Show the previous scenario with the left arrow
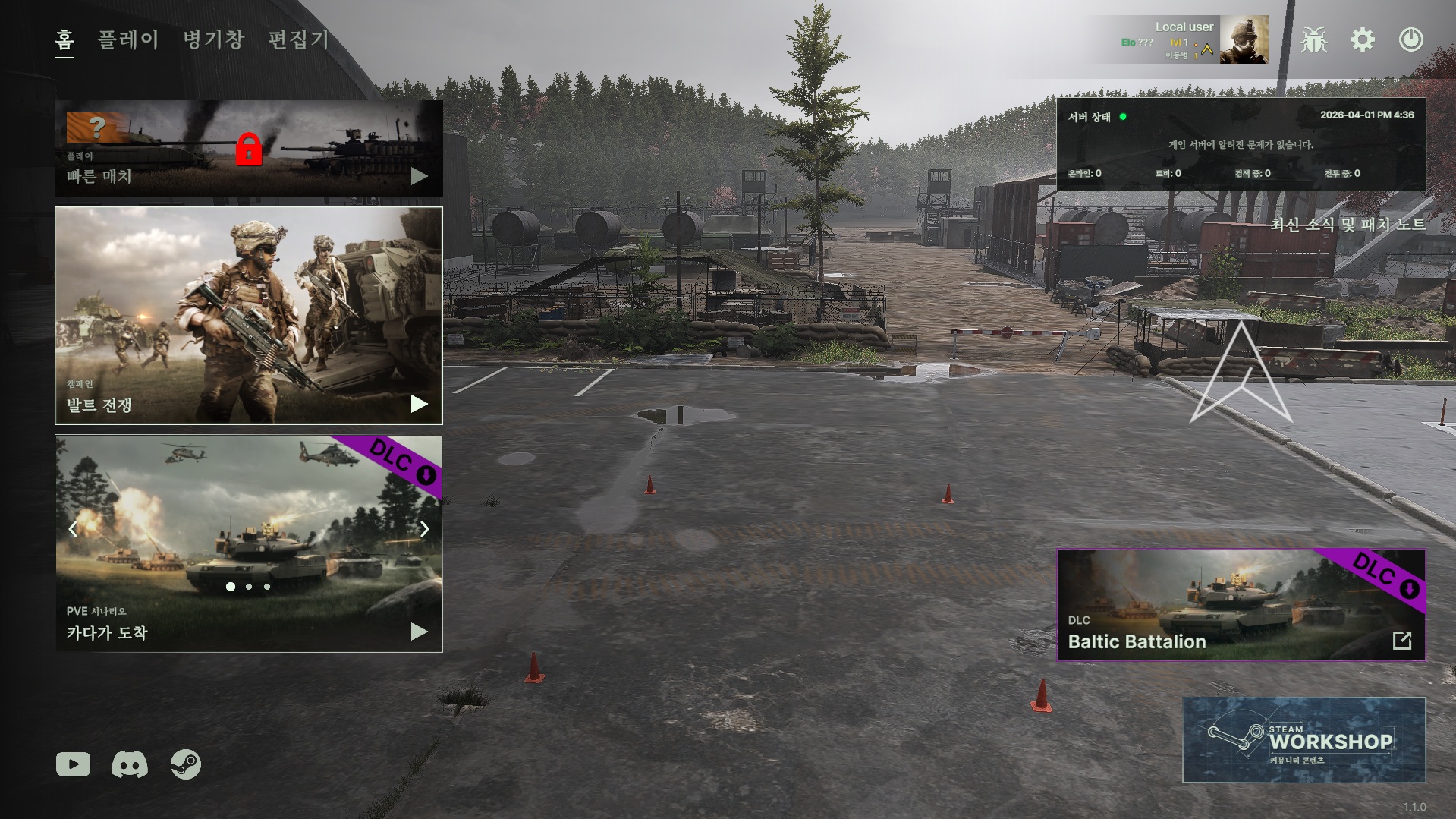The width and height of the screenshot is (1456, 819). coord(73,529)
